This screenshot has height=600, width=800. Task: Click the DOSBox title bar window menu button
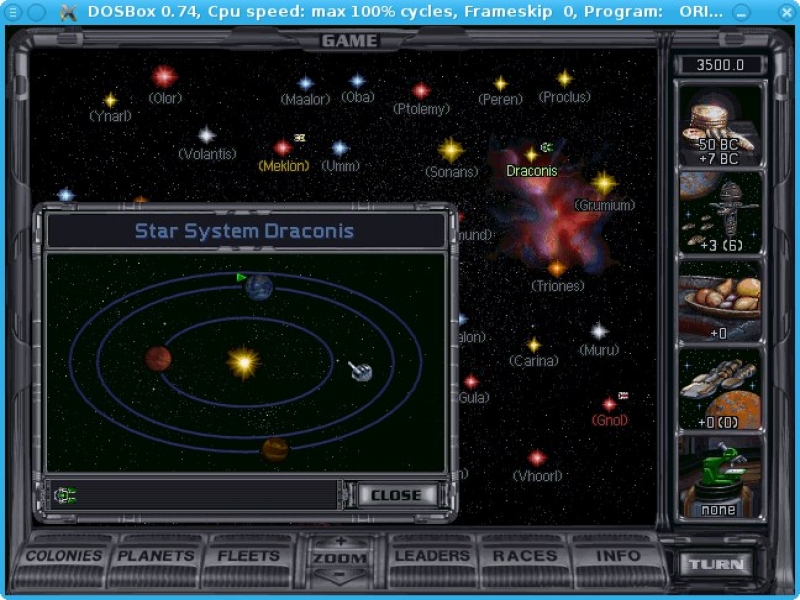point(11,11)
